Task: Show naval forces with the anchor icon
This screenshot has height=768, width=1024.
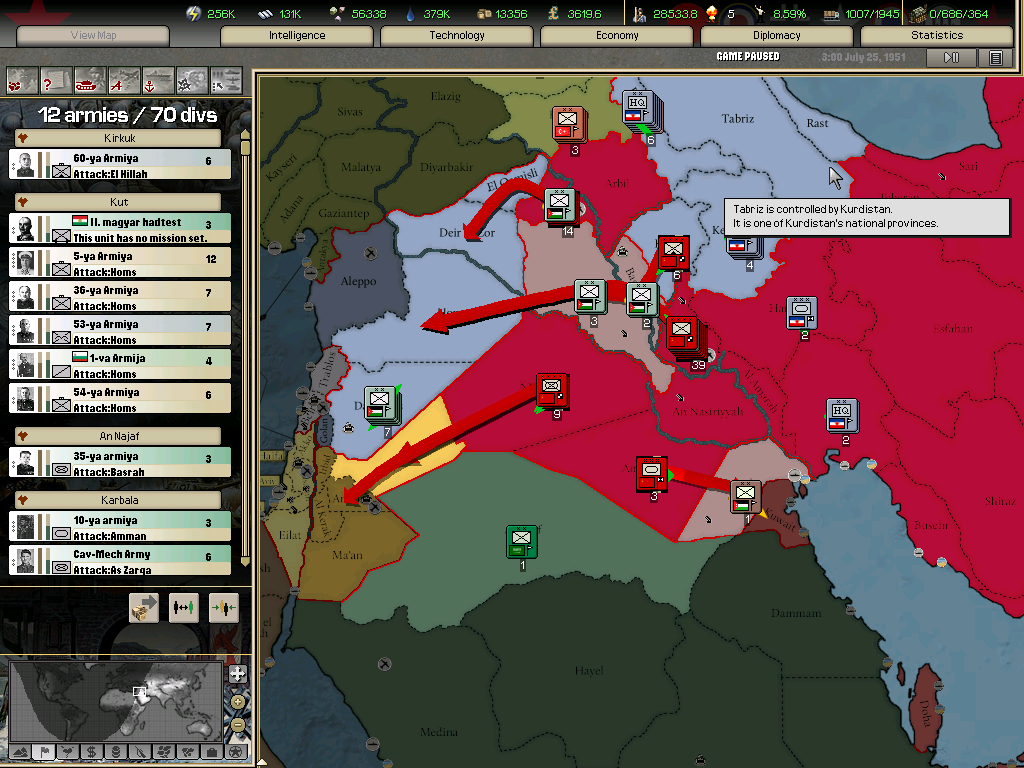Action: 158,79
